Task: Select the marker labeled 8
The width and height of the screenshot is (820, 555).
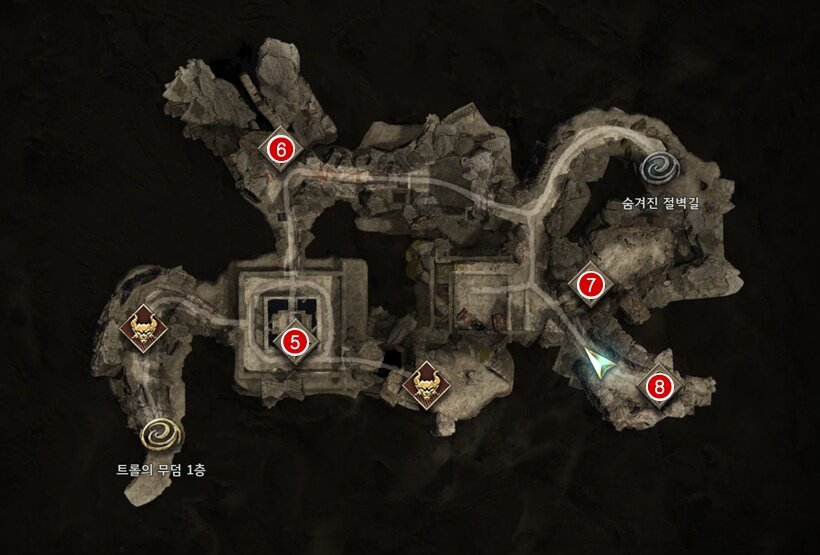Action: point(658,385)
